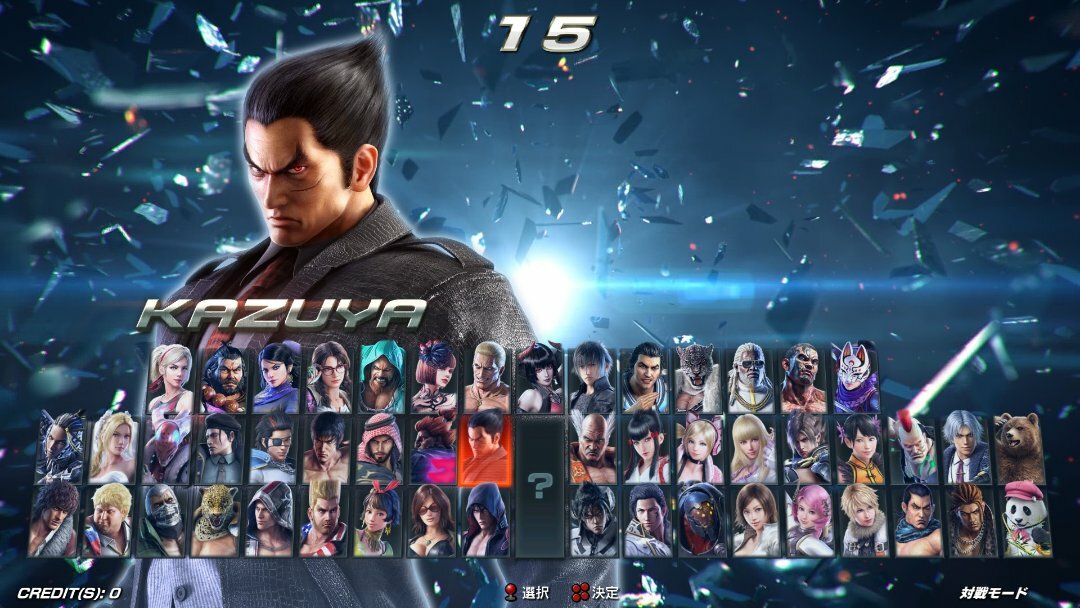Choose Shaheen in the red checkered headscarf
This screenshot has height=608, width=1080.
[378, 447]
